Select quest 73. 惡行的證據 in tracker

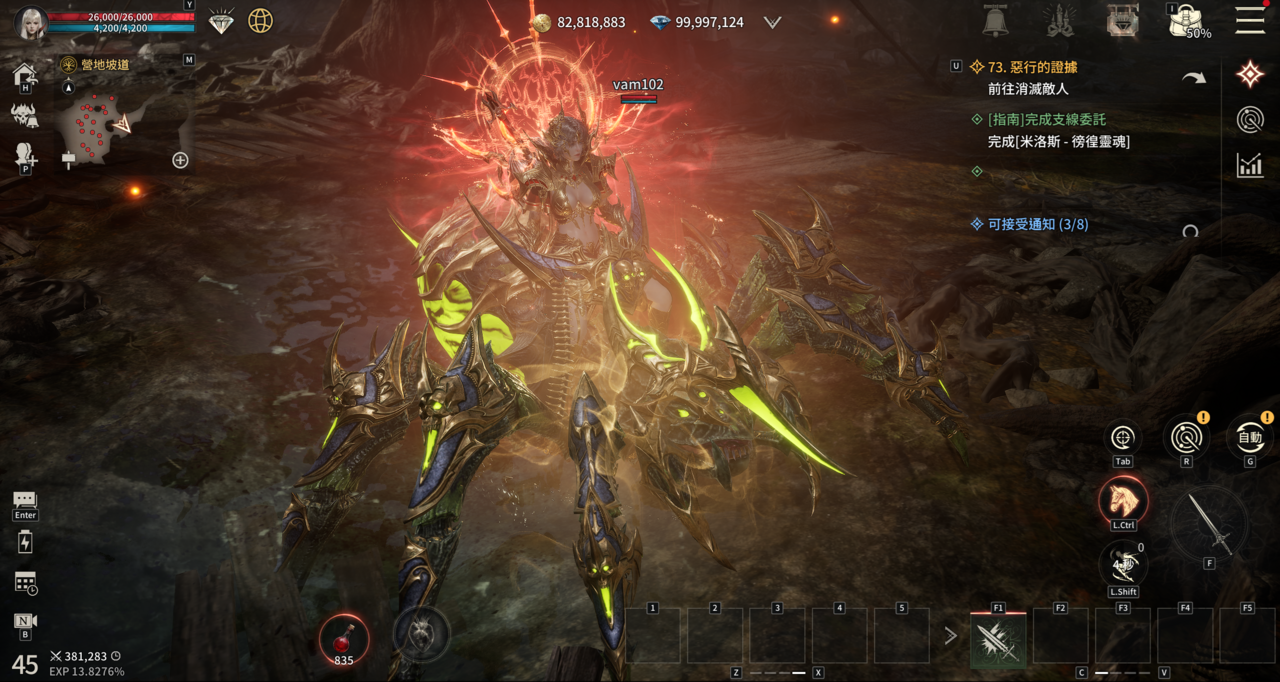[x=1032, y=67]
